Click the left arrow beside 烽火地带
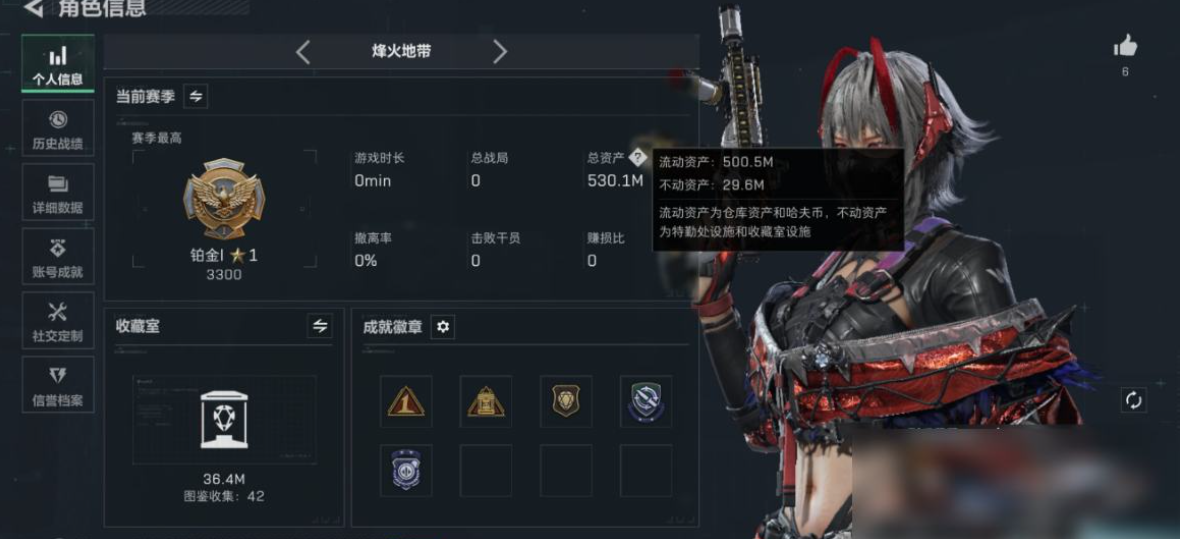Viewport: 1180px width, 539px height. 304,51
